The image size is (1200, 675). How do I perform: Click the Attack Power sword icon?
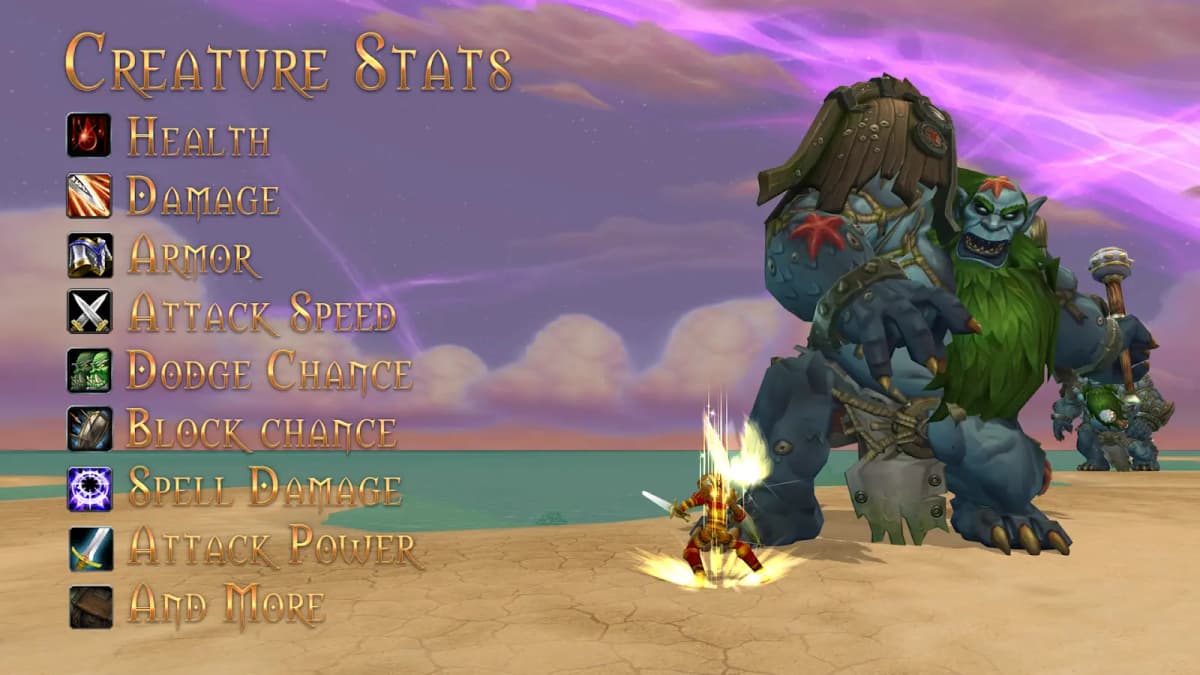tap(89, 547)
